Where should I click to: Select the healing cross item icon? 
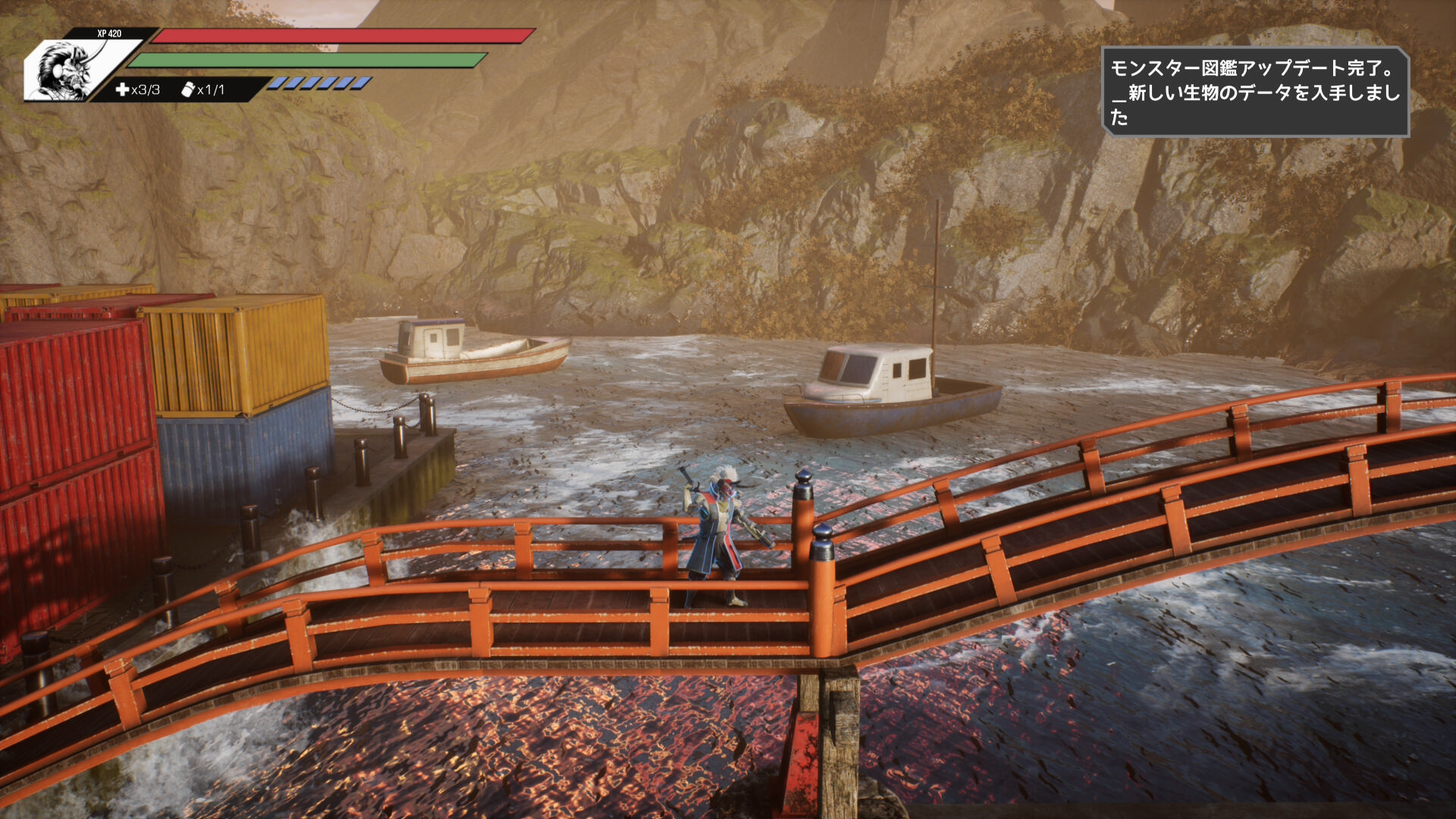[122, 89]
